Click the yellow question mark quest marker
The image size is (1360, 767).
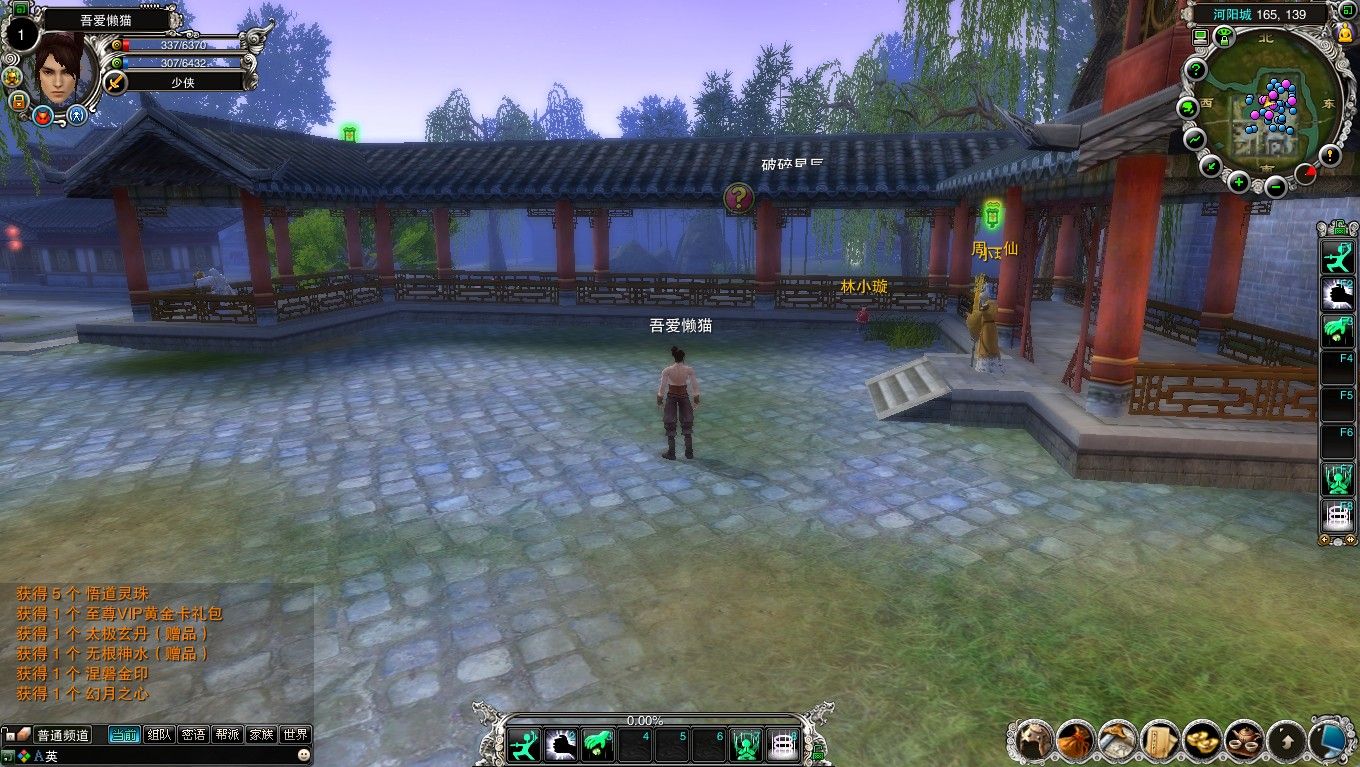(738, 198)
